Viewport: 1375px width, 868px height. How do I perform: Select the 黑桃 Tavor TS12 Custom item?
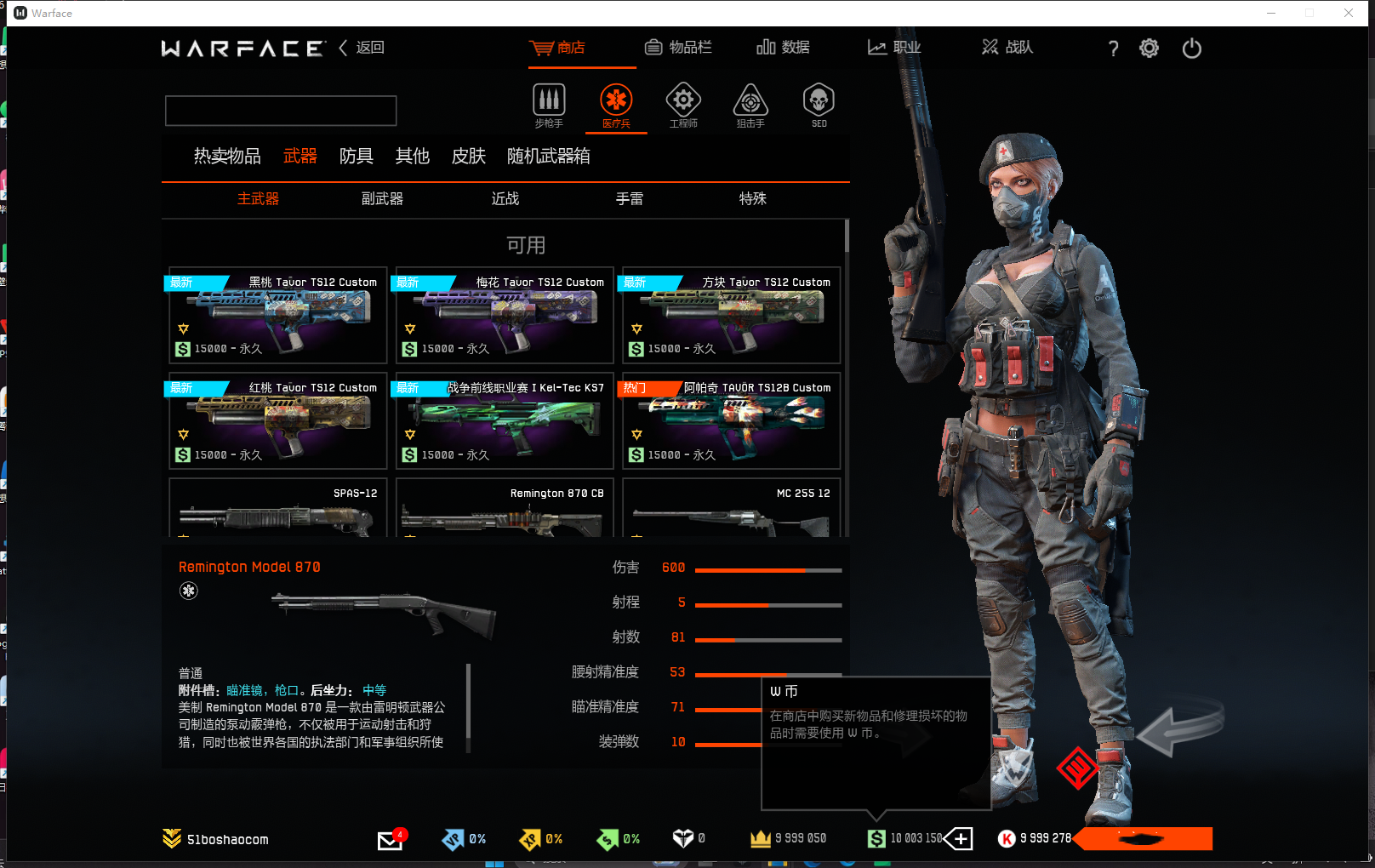(278, 316)
